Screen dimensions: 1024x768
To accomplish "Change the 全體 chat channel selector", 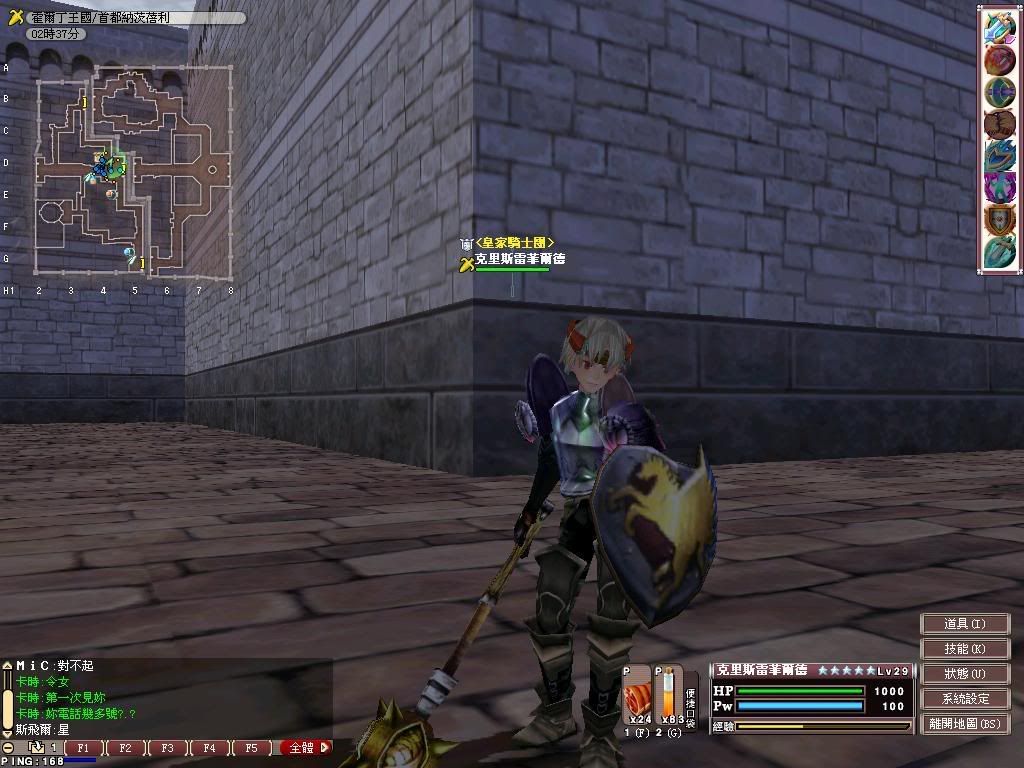I will (x=305, y=747).
